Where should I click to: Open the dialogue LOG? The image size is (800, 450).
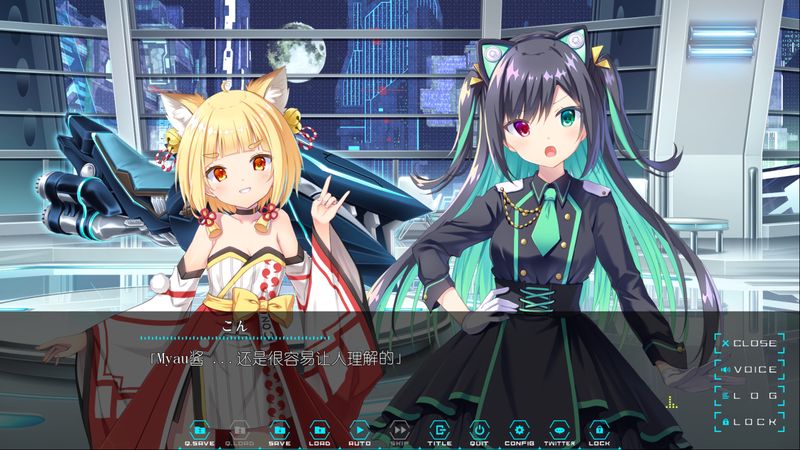coord(748,396)
